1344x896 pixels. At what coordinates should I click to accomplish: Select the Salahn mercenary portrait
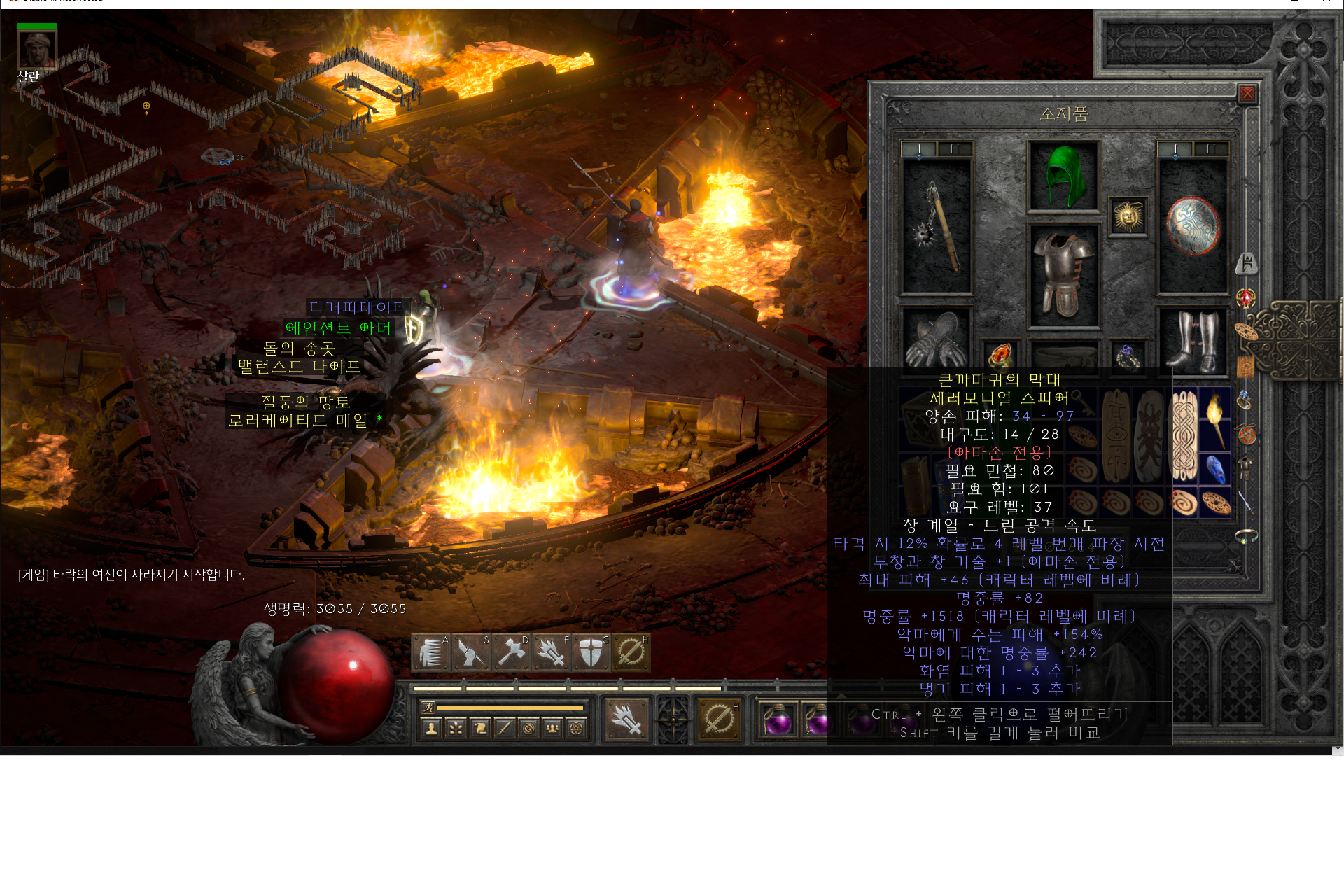37,49
